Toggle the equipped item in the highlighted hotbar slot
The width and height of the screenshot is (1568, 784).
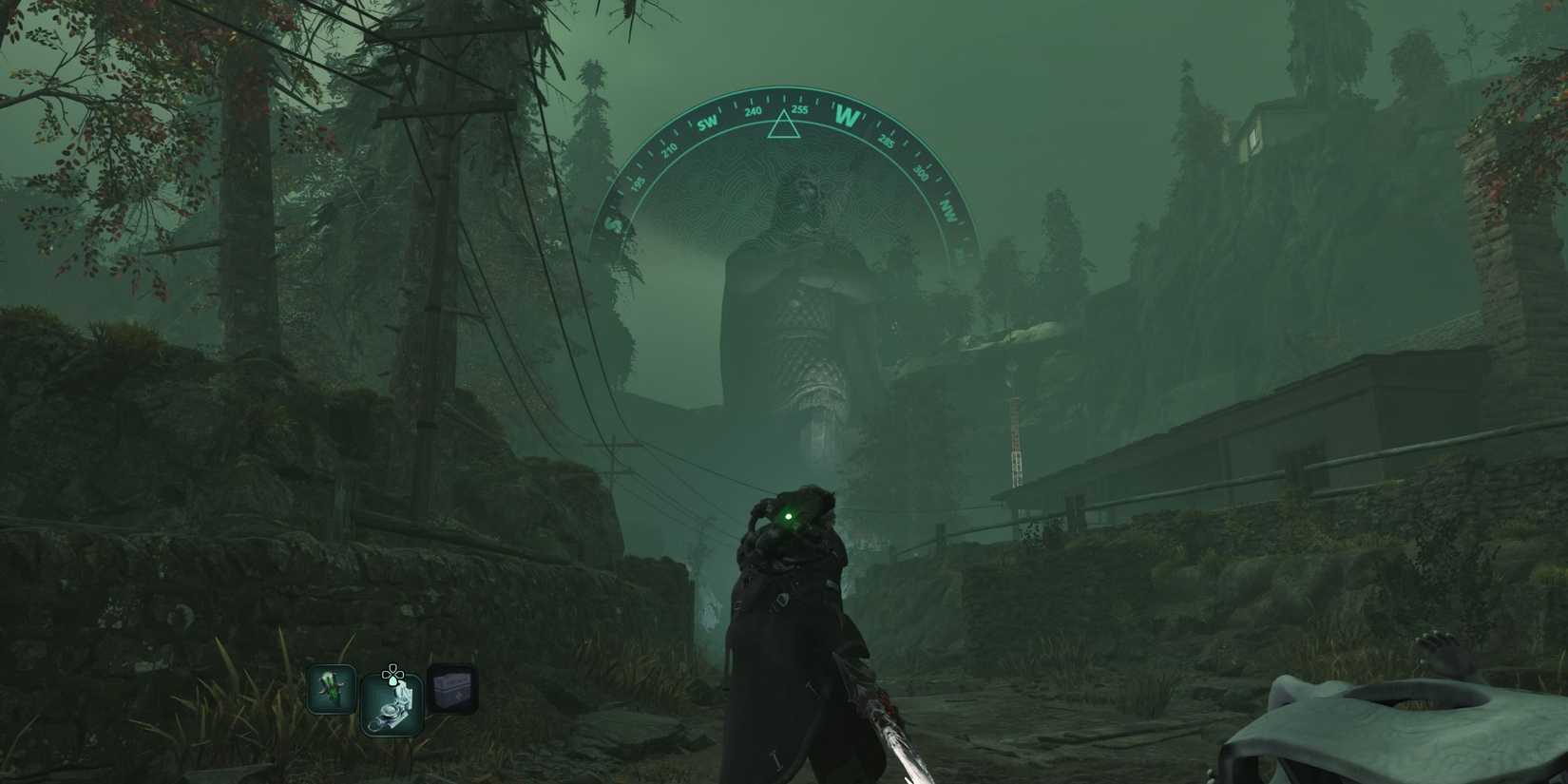tap(392, 705)
